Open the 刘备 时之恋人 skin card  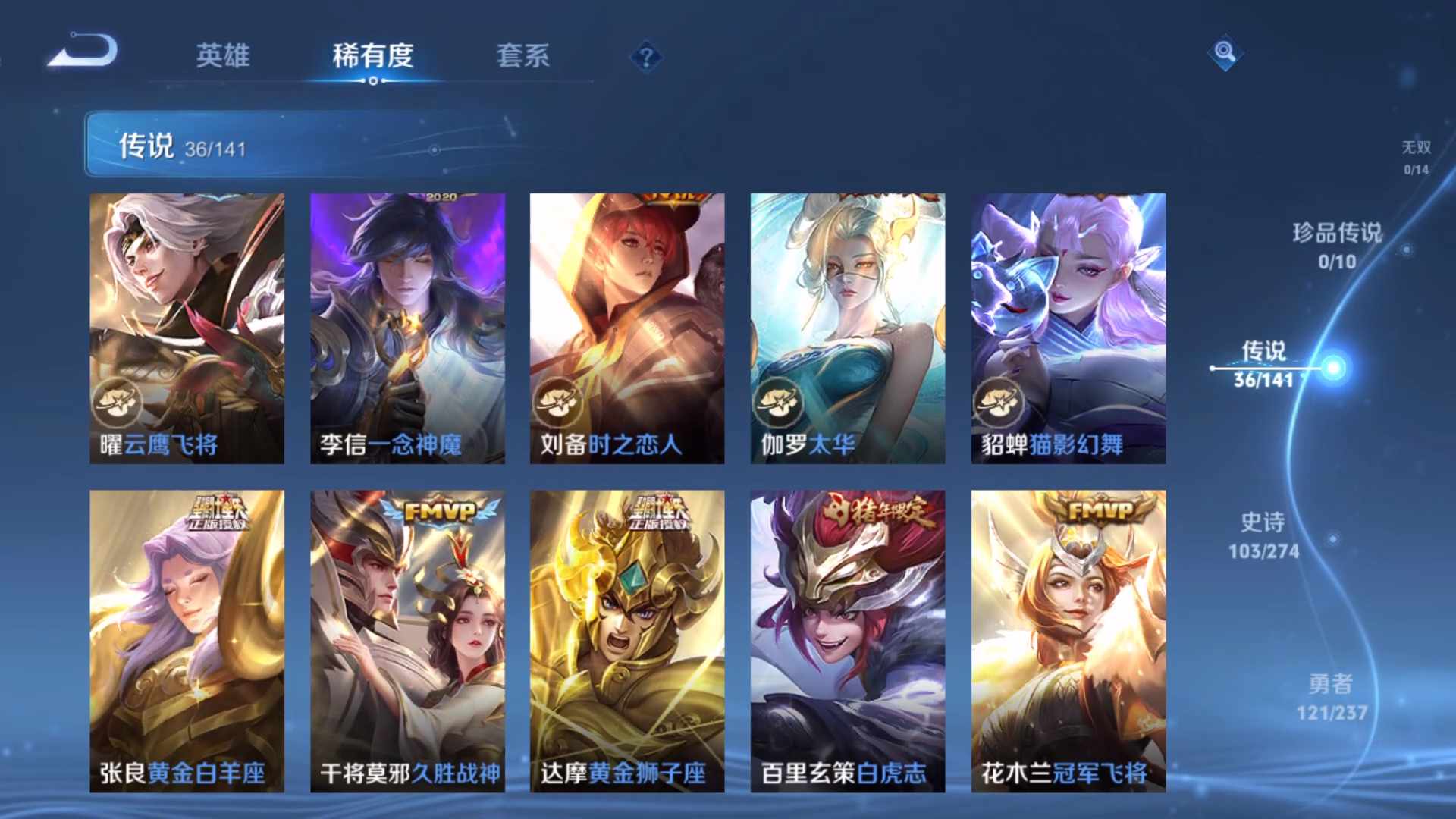(627, 328)
